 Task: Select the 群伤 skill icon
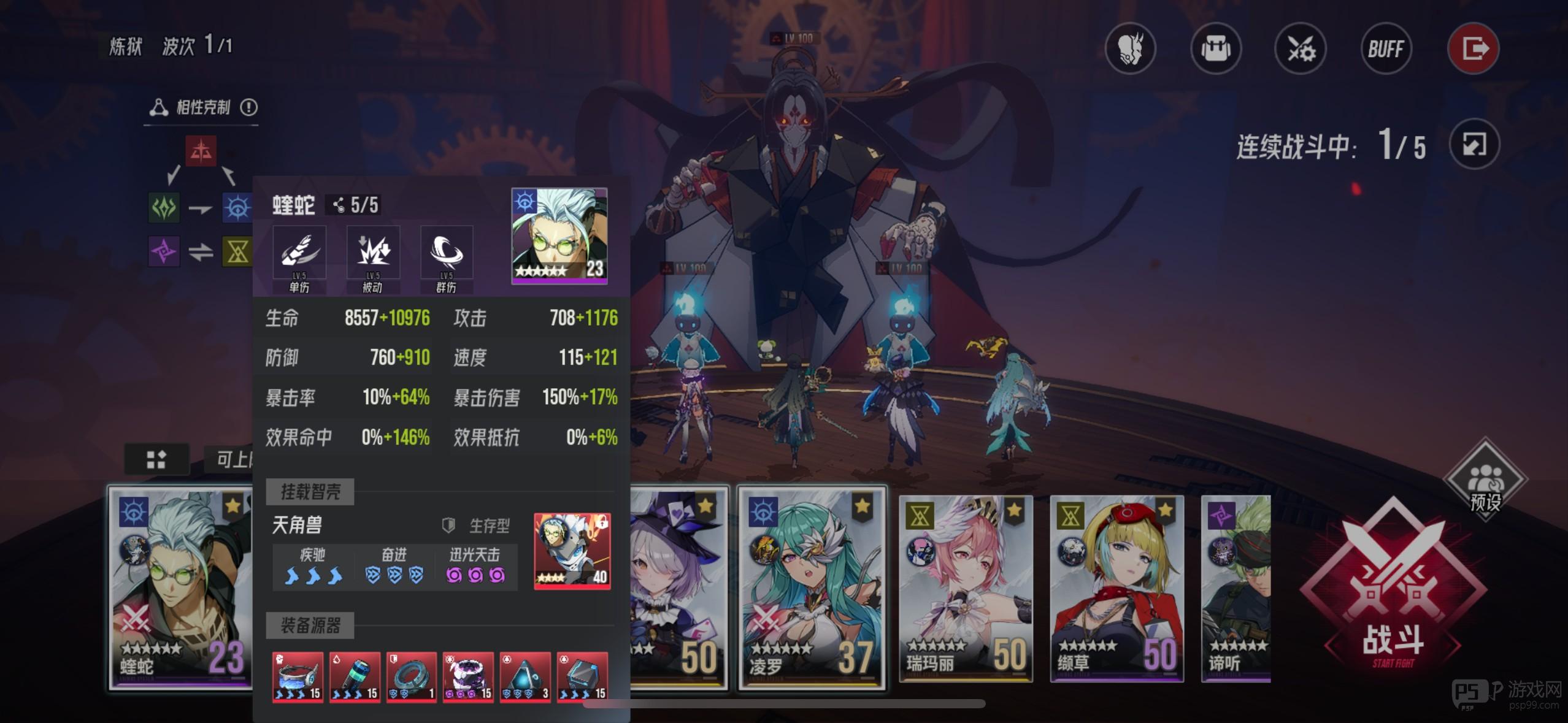446,251
